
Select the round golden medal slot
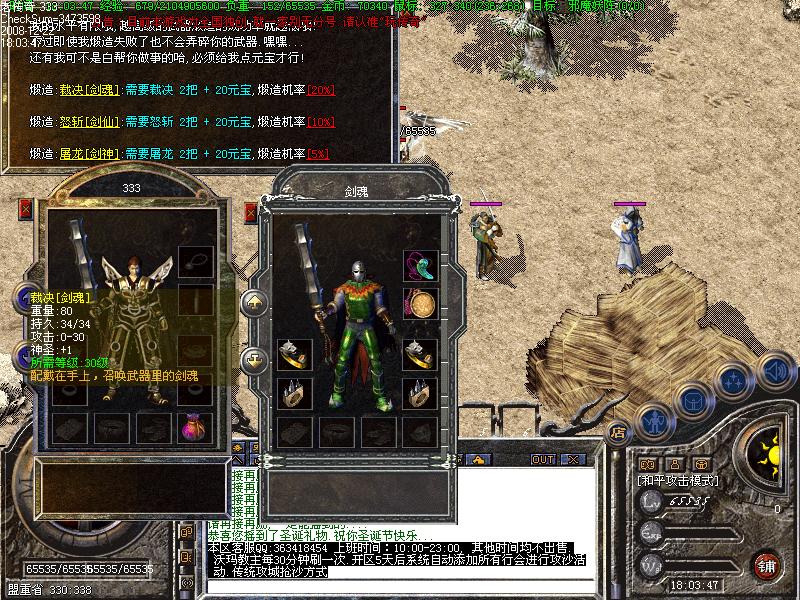pos(419,303)
